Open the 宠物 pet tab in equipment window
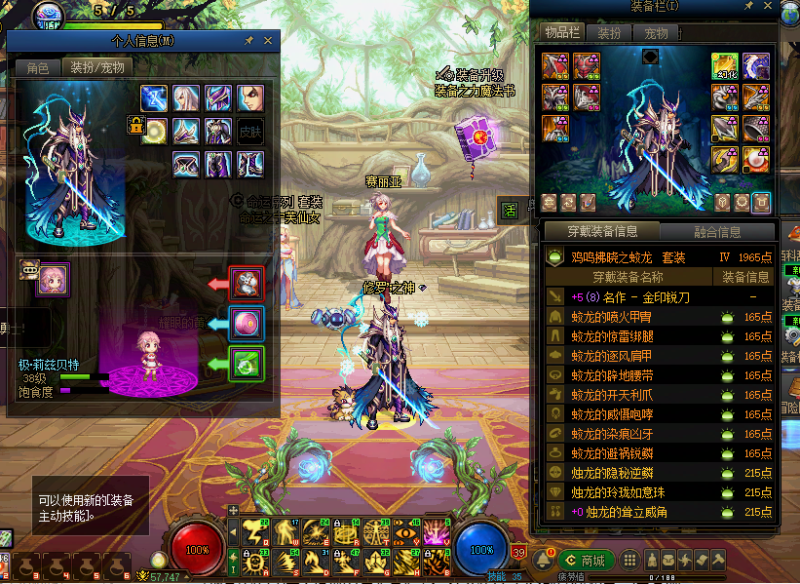 [x=655, y=33]
